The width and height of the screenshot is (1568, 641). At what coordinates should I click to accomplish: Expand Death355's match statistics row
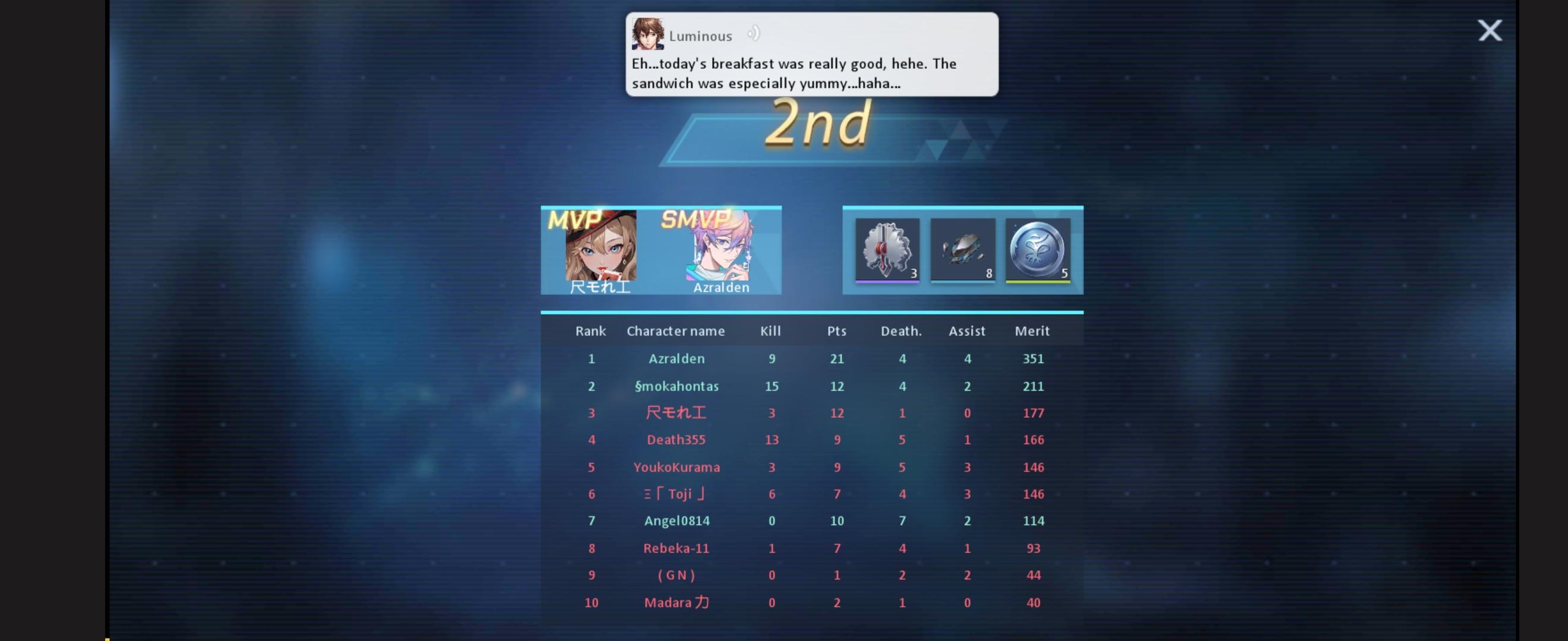[812, 440]
